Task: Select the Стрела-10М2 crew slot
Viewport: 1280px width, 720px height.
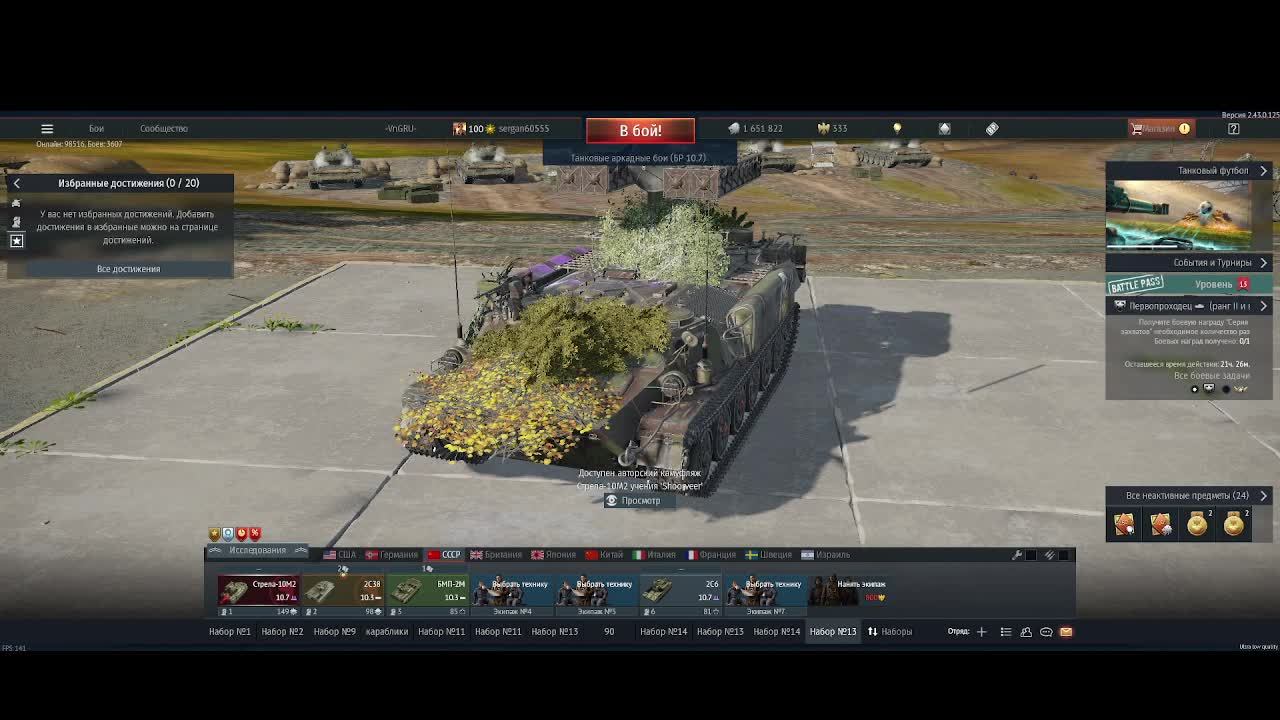Action: (x=258, y=590)
